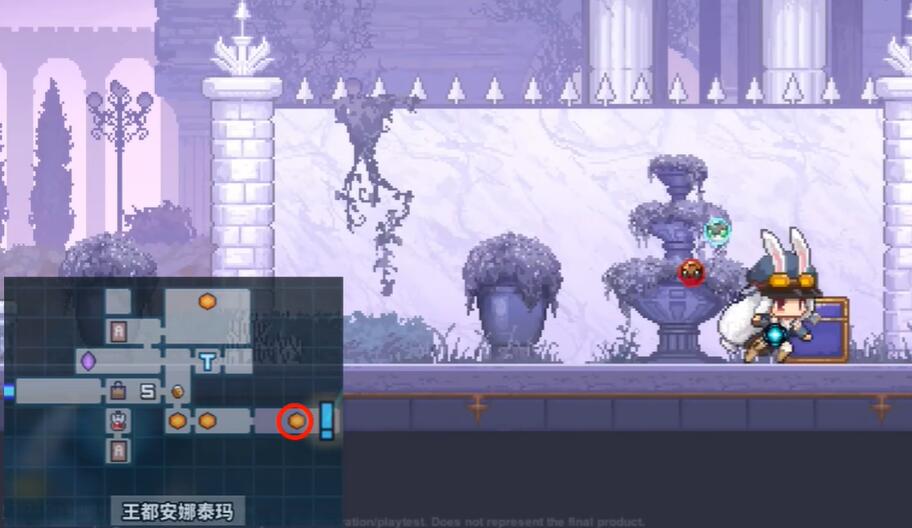This screenshot has width=912, height=528.
Task: Select the shopping bag map marker
Action: click(x=118, y=391)
